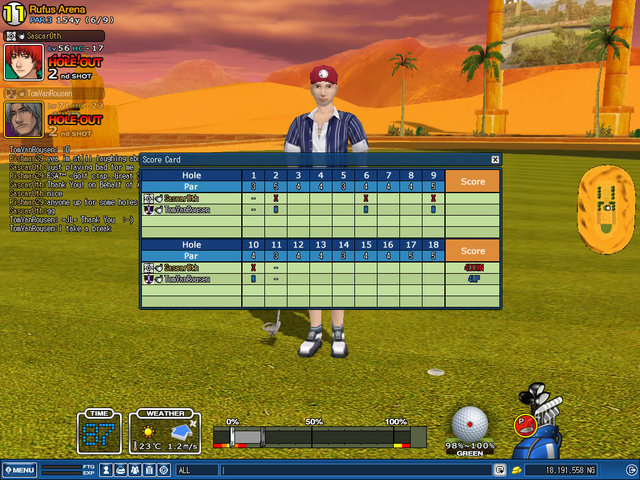Image resolution: width=640 pixels, height=480 pixels.
Task: Click the small icon left of currency
Action: pos(517,469)
